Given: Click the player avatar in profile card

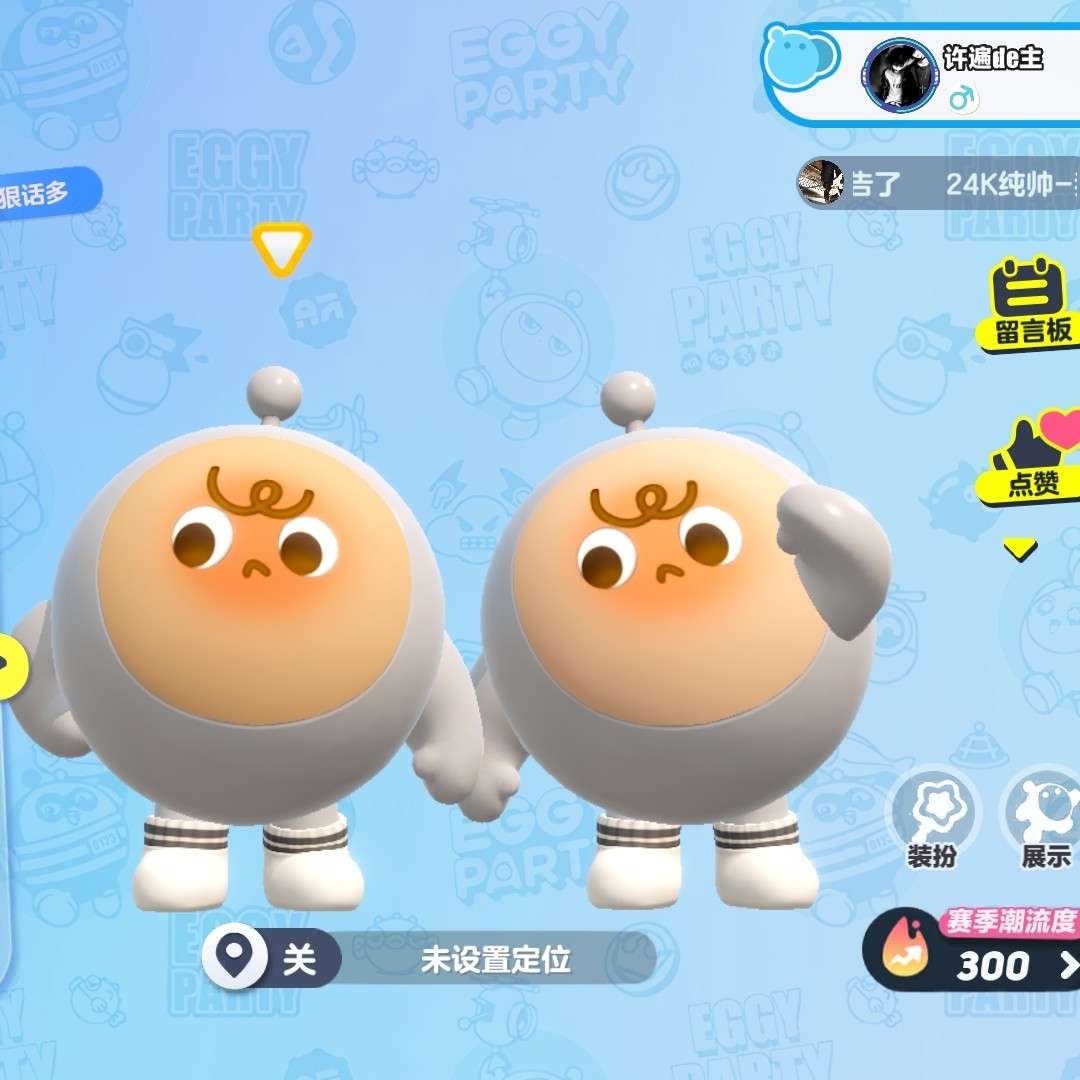Looking at the screenshot, I should [899, 76].
